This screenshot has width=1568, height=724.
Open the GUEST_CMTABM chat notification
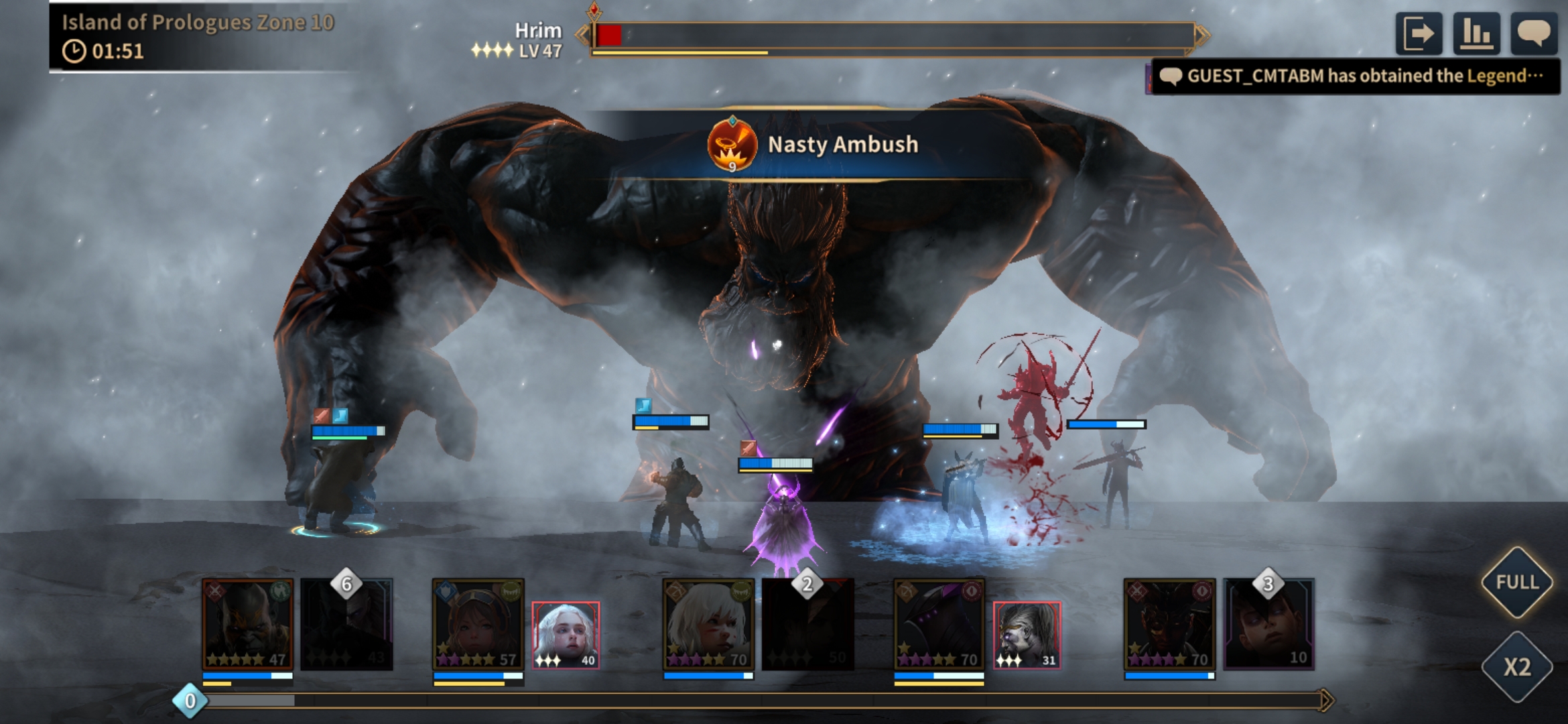(1355, 76)
